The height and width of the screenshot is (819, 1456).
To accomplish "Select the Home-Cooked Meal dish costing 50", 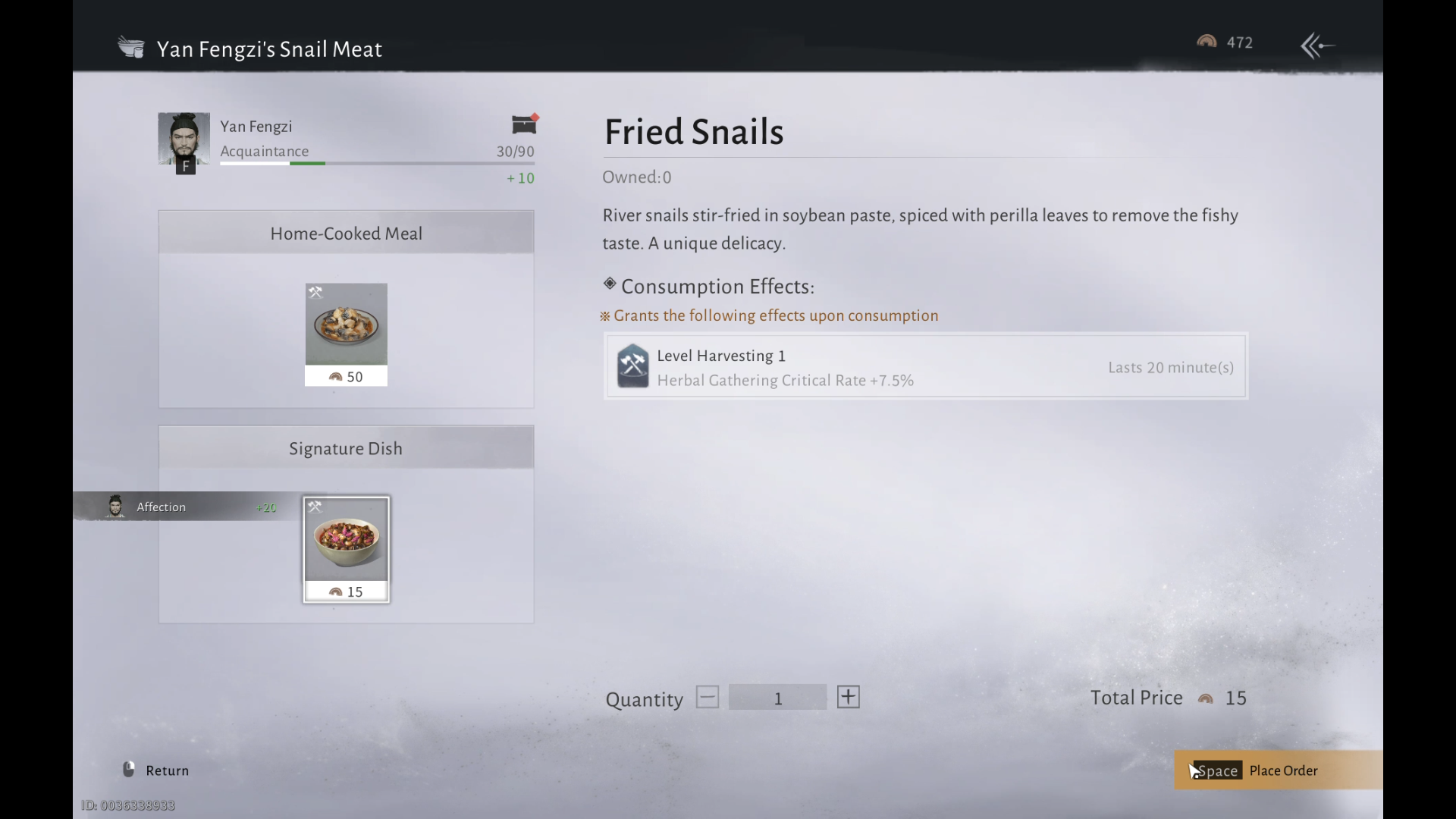I will [346, 334].
